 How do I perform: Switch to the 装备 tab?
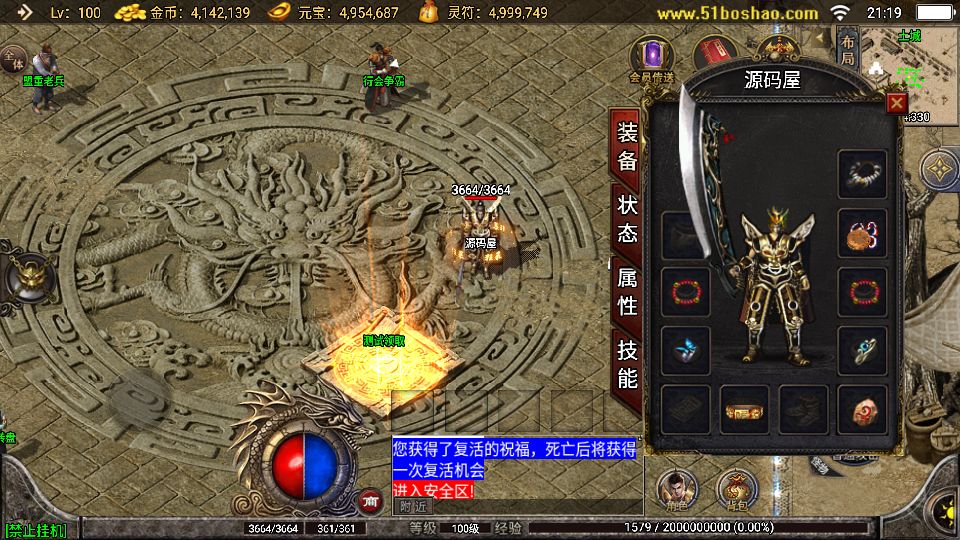[x=627, y=146]
